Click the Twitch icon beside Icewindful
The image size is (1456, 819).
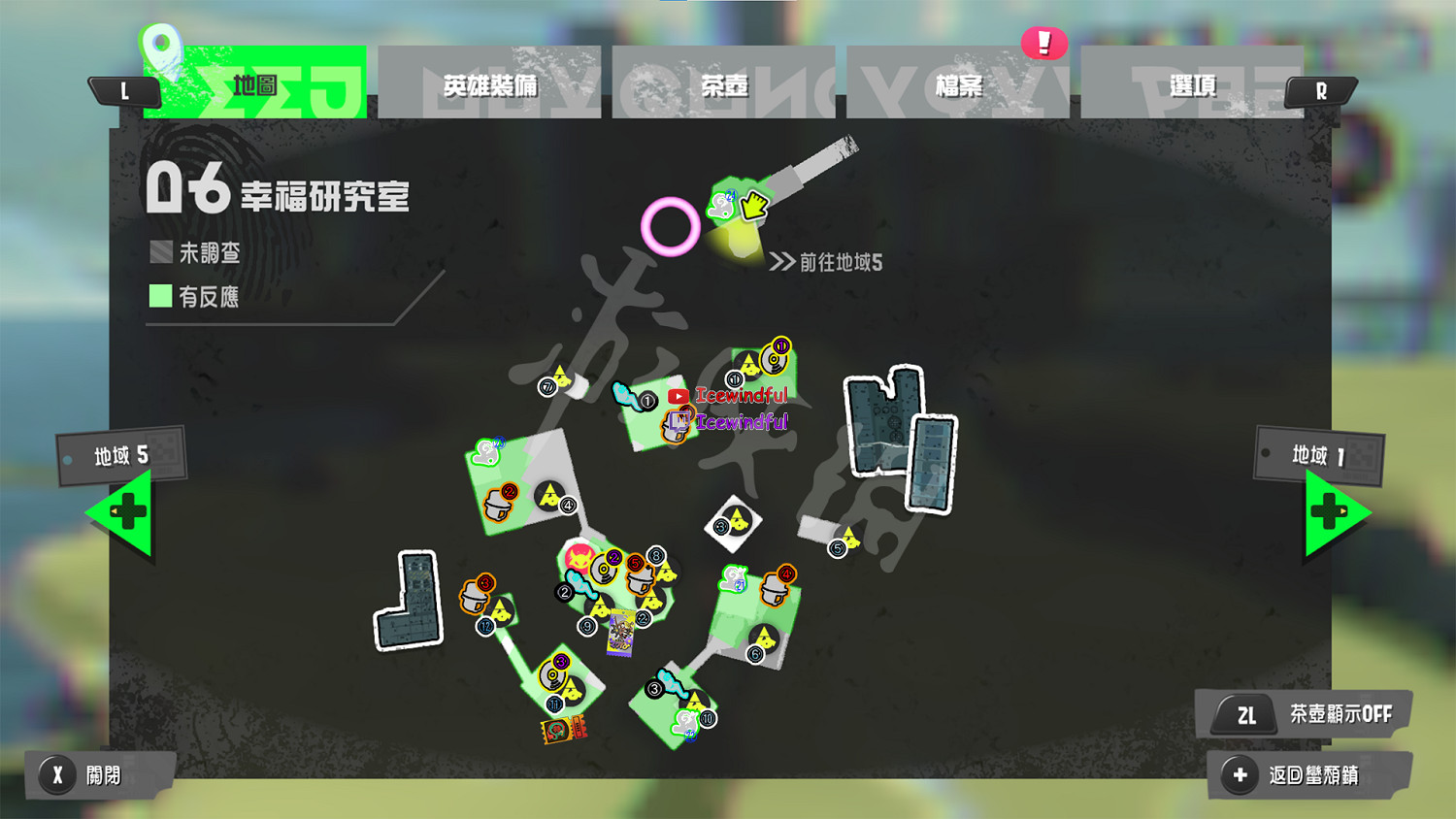tap(679, 419)
